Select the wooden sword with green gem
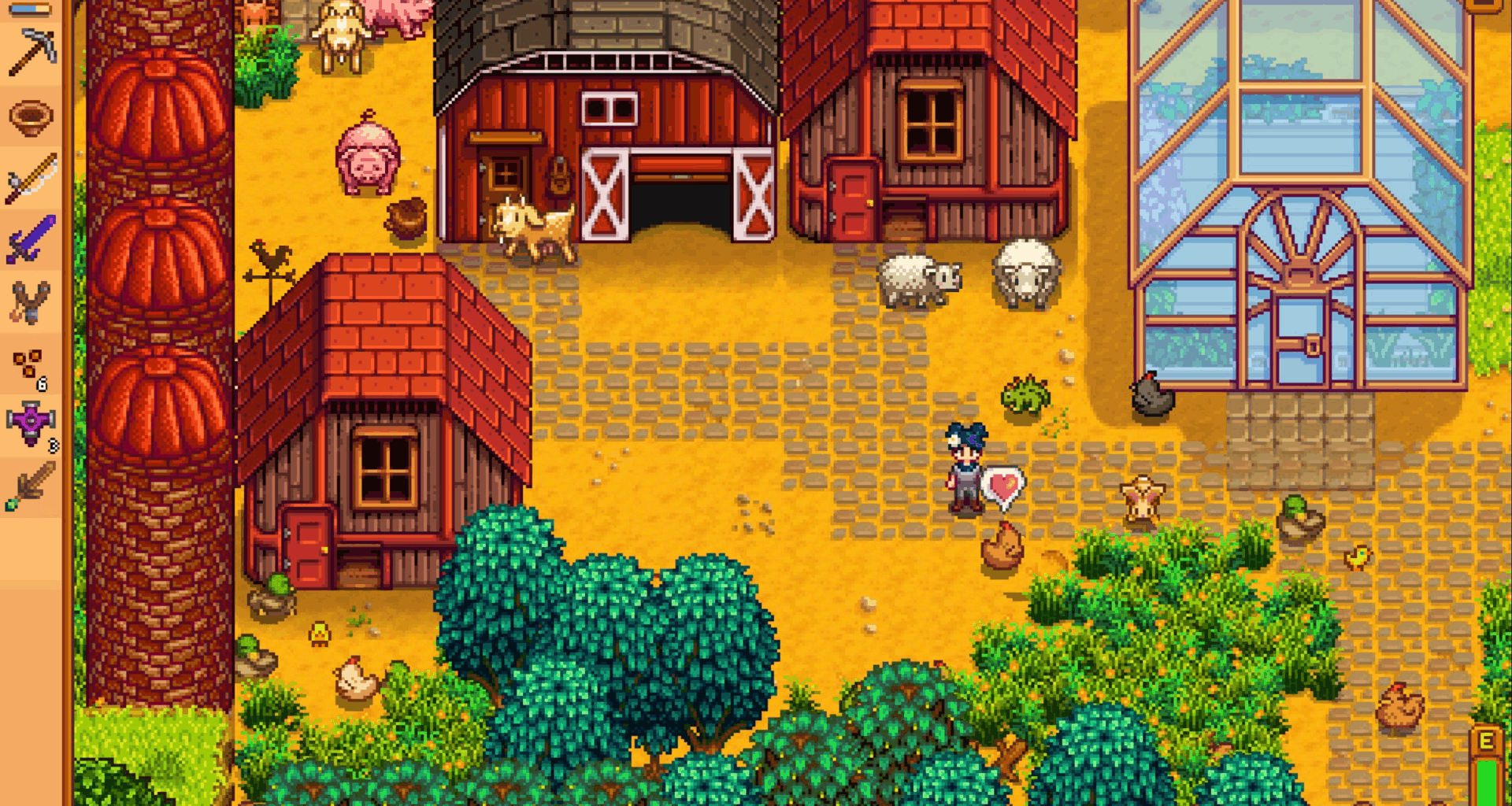 click(x=31, y=485)
